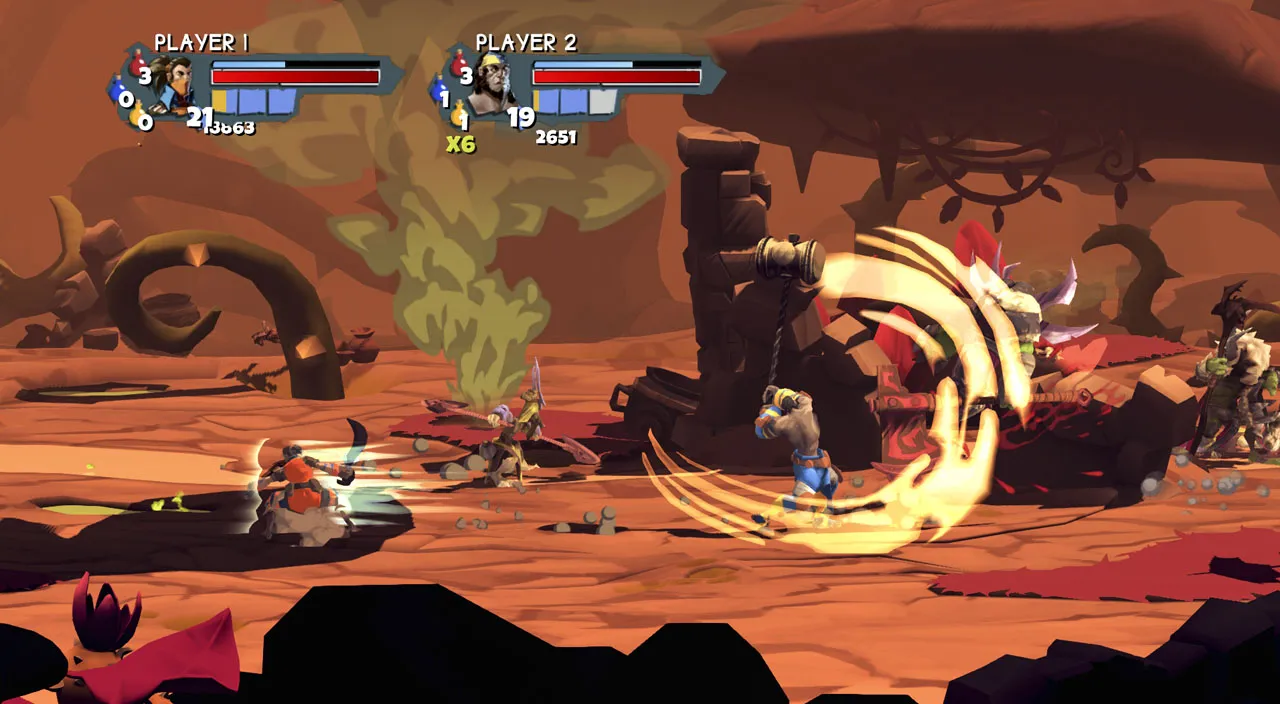1280x704 pixels.
Task: Click Player 2's character portrait
Action: pos(492,83)
